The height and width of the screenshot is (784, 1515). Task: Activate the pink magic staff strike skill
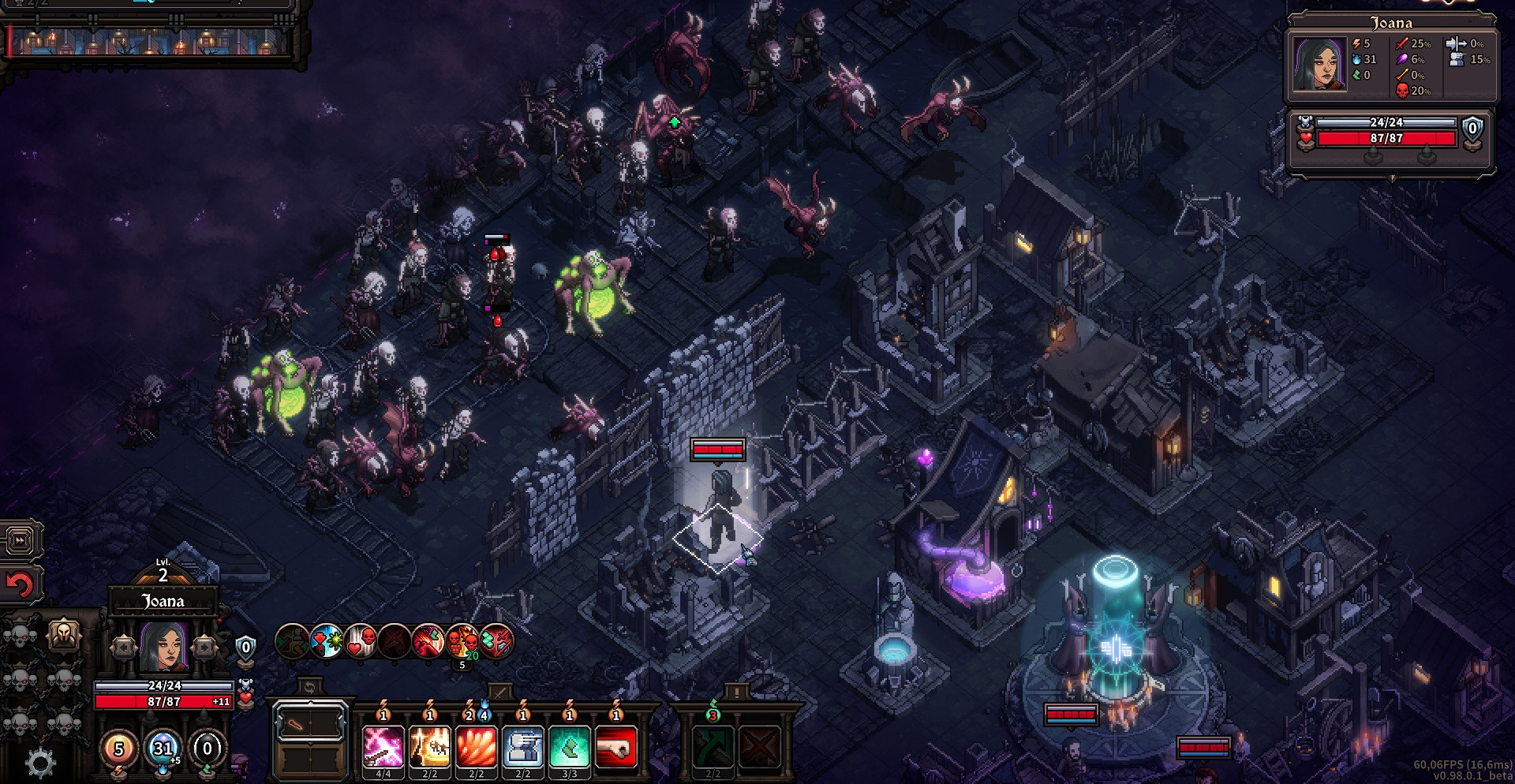[383, 746]
